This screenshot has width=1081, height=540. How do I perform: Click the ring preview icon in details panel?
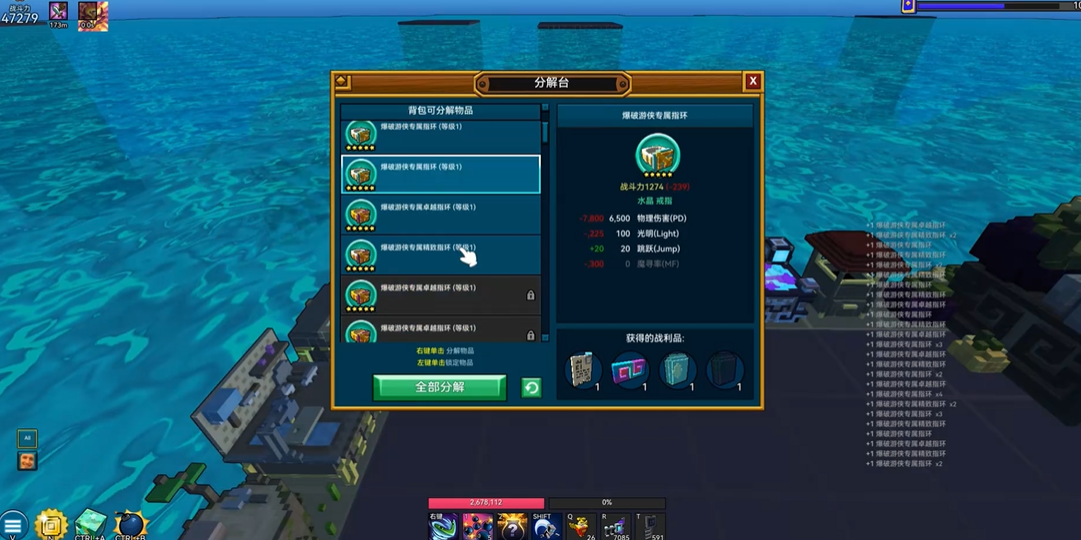[657, 155]
